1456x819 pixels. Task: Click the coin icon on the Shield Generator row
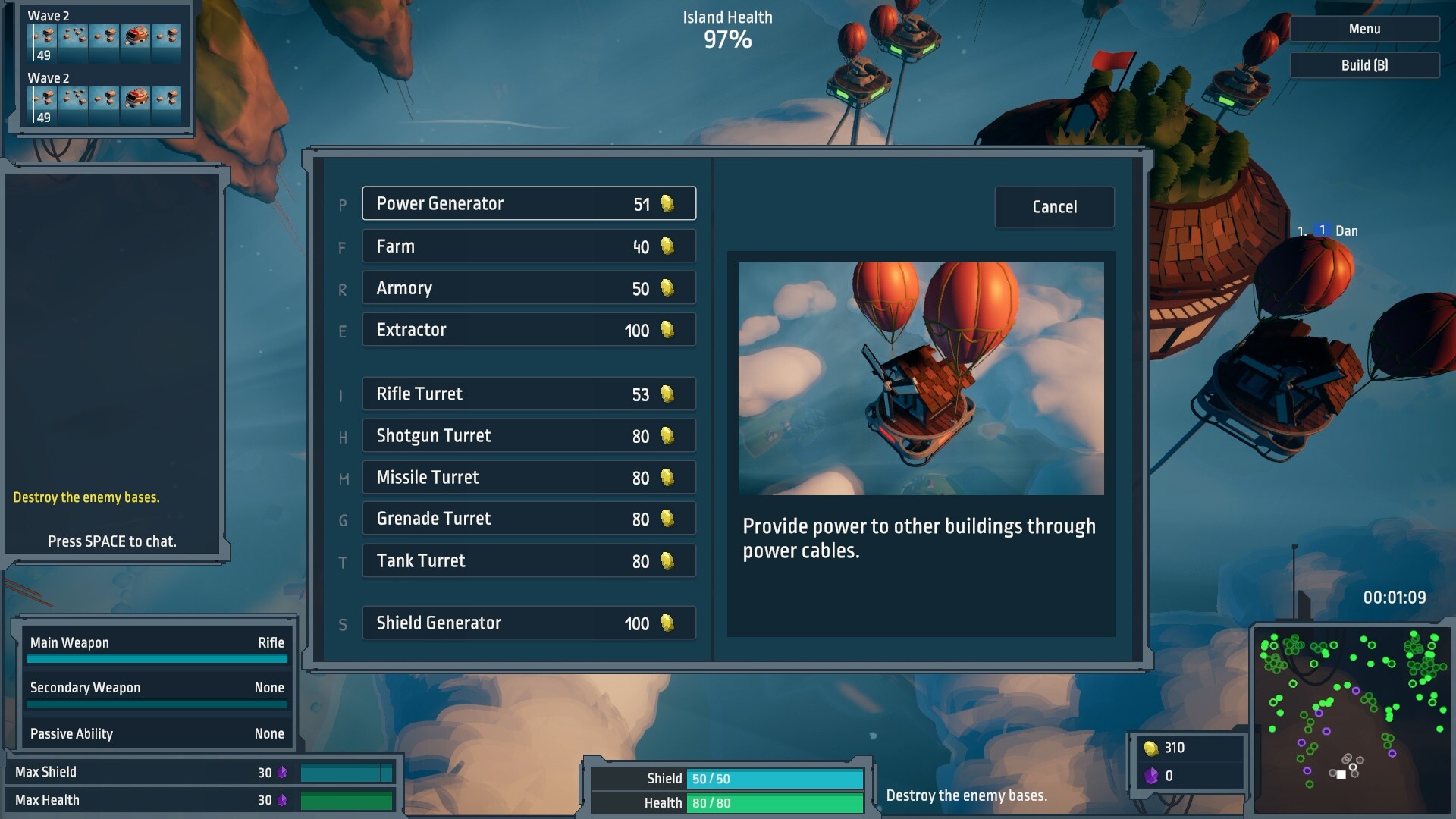point(667,623)
